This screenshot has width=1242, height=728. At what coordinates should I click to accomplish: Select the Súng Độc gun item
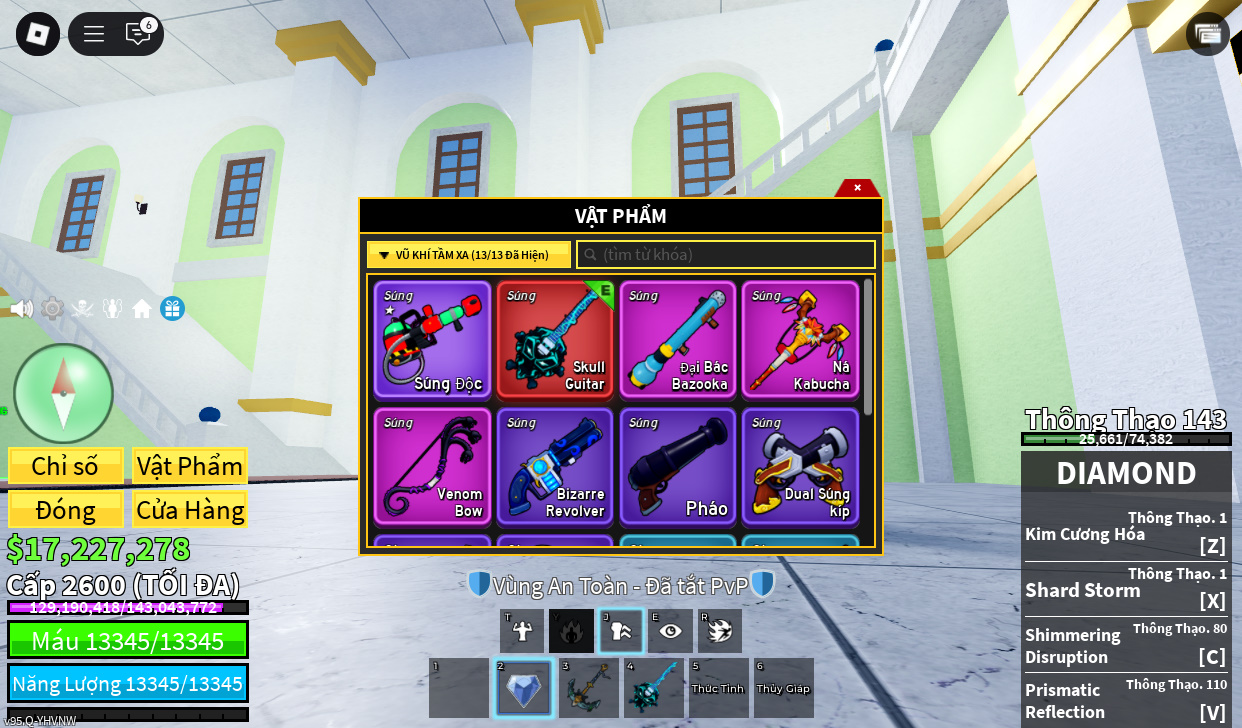(x=432, y=339)
